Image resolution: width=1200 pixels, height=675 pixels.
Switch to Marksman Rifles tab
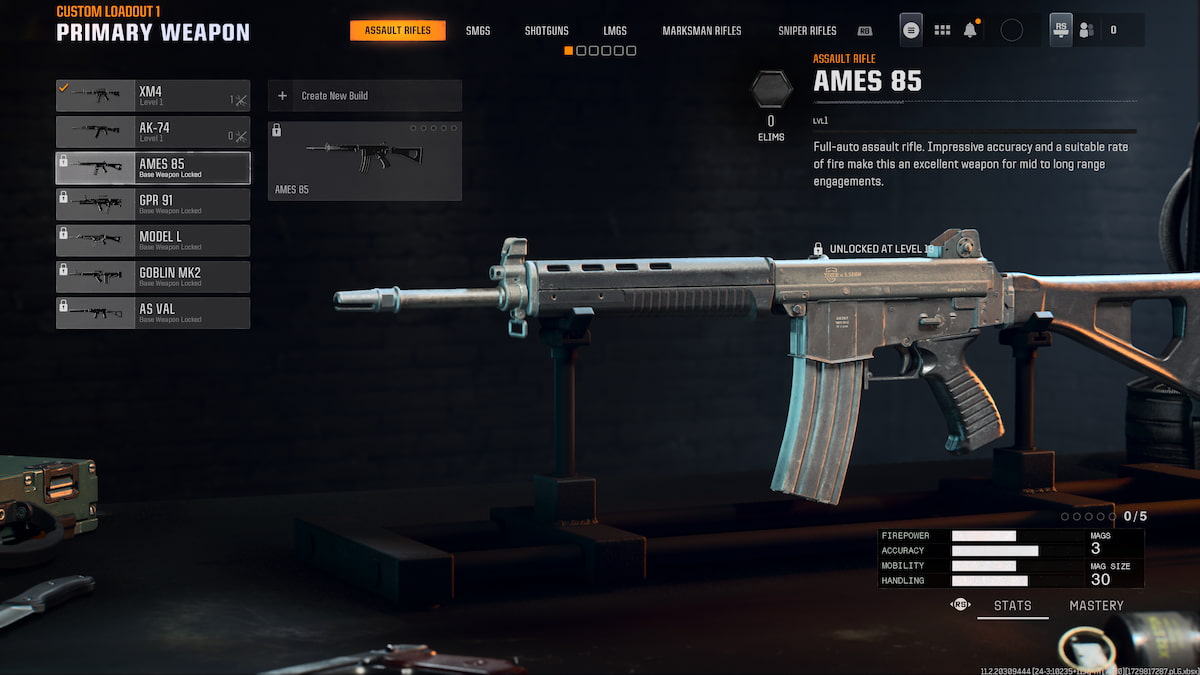click(x=702, y=31)
